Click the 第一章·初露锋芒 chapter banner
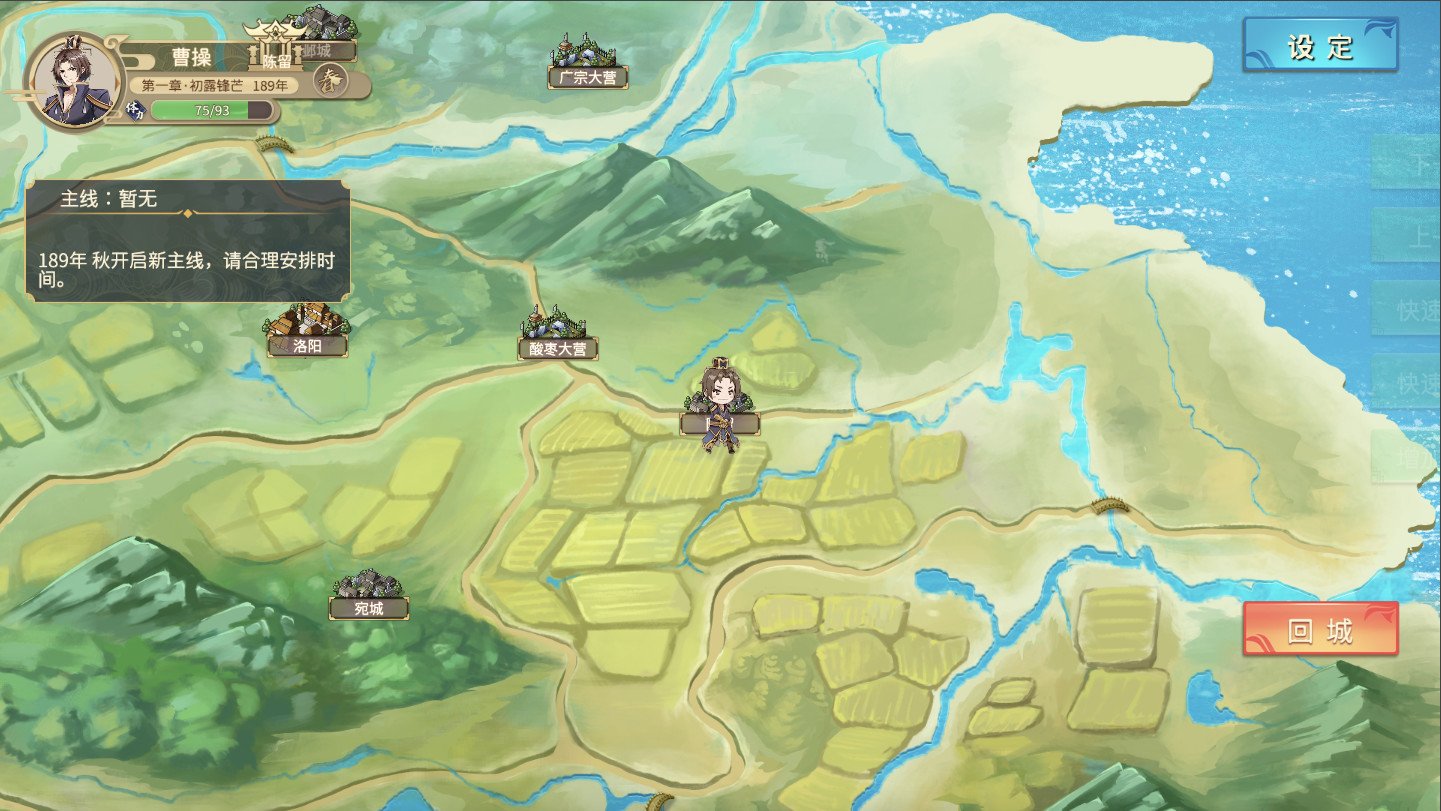This screenshot has width=1441, height=811. 213,84
